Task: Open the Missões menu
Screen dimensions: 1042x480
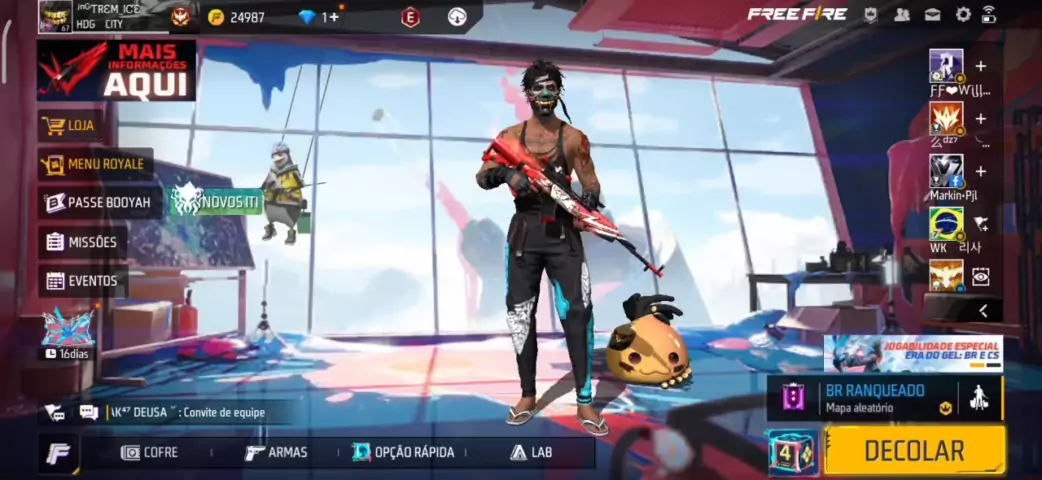Action: pyautogui.click(x=82, y=242)
